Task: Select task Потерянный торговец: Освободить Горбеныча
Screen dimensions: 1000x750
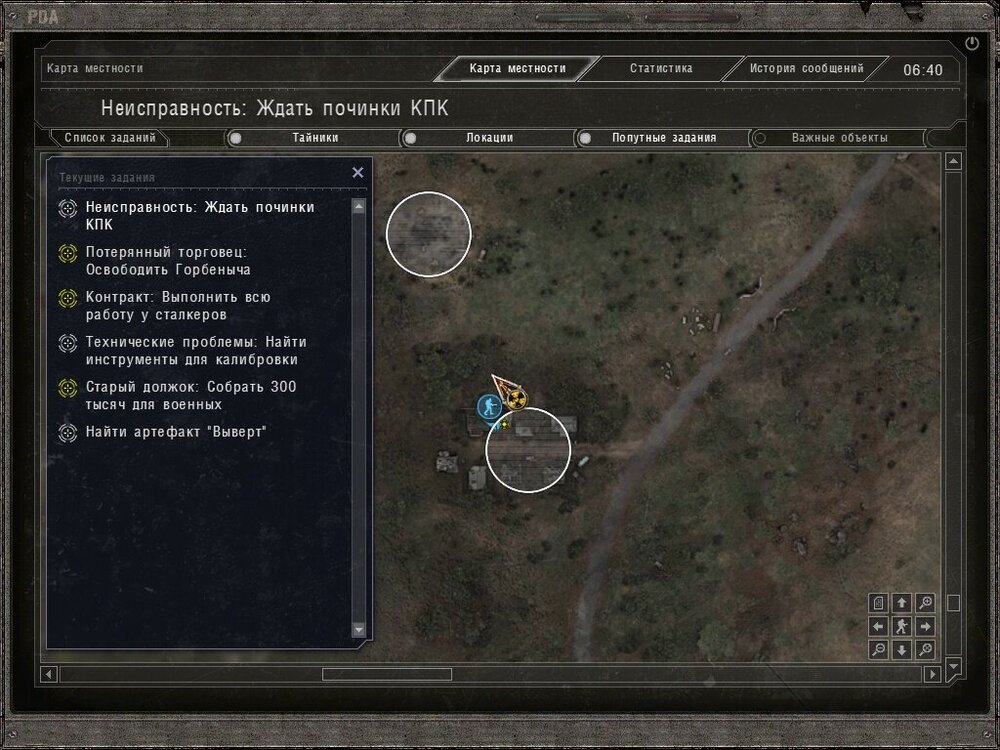Action: (167, 261)
